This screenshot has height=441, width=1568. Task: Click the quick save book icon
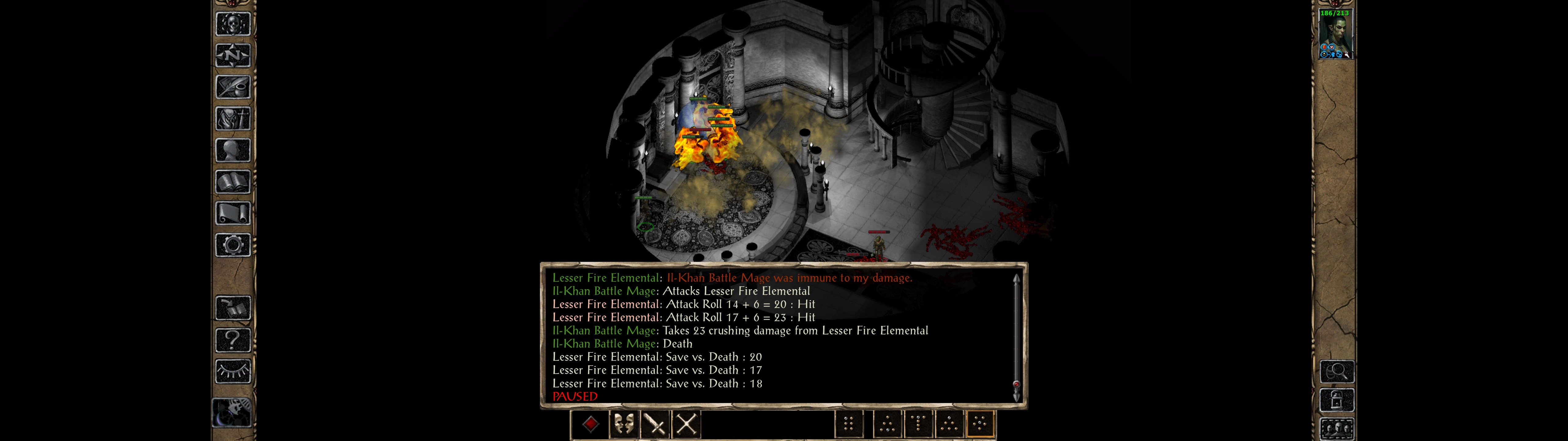[233, 308]
